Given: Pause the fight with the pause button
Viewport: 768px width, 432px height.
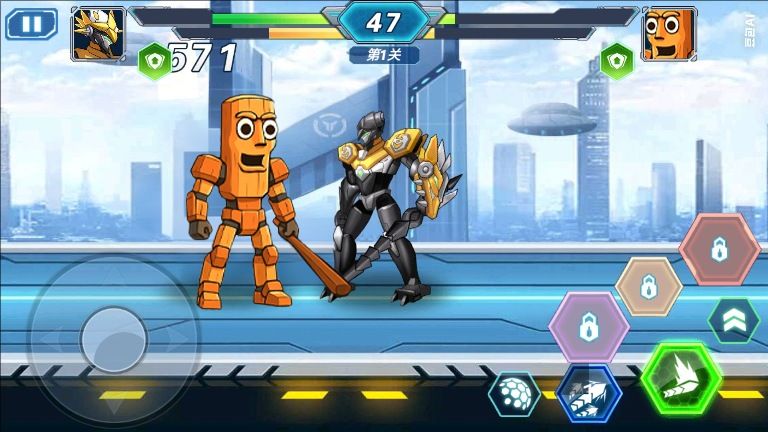Looking at the screenshot, I should point(31,24).
